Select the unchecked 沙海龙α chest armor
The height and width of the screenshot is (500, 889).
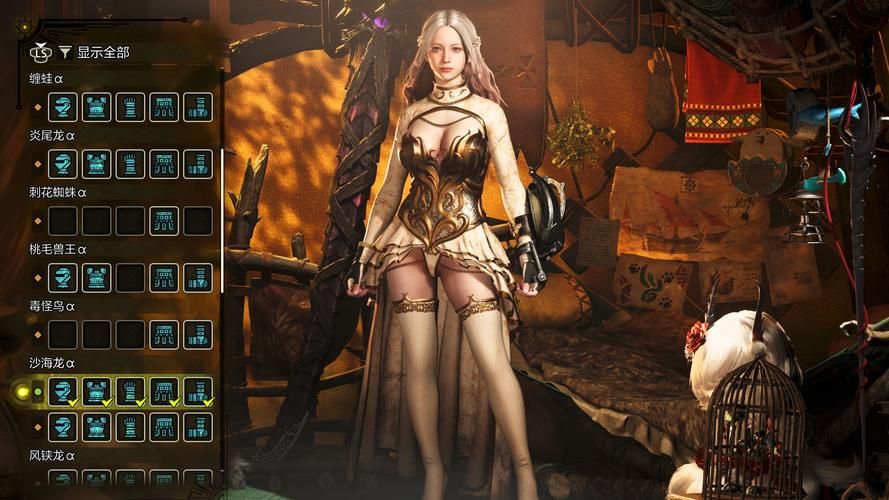(x=96, y=428)
